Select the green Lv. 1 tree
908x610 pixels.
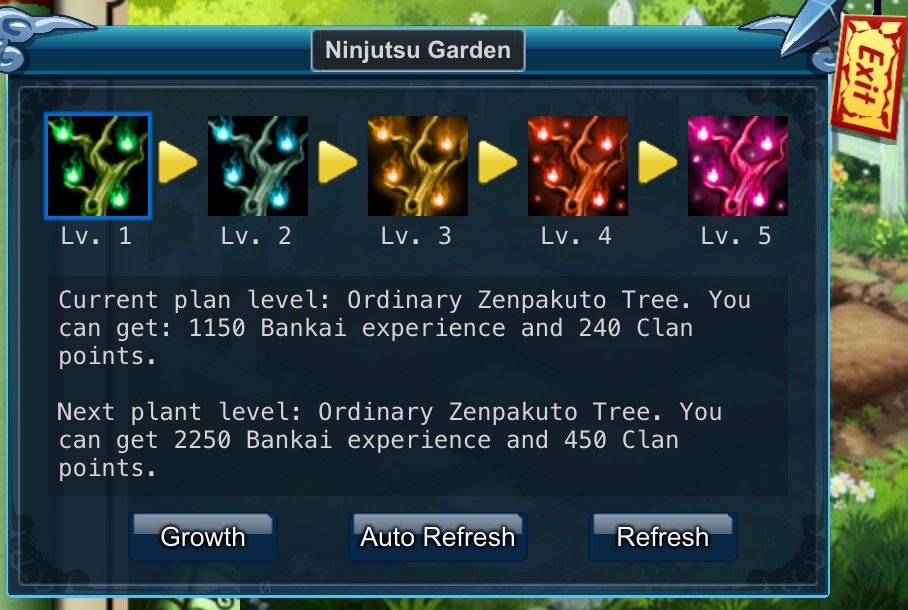coord(98,166)
